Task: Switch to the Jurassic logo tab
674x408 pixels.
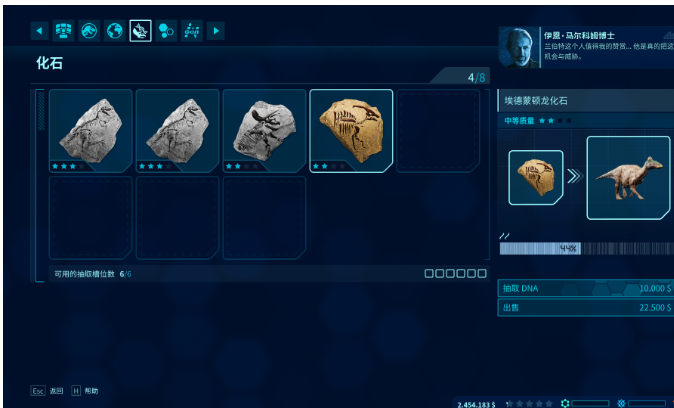Action: 89,31
